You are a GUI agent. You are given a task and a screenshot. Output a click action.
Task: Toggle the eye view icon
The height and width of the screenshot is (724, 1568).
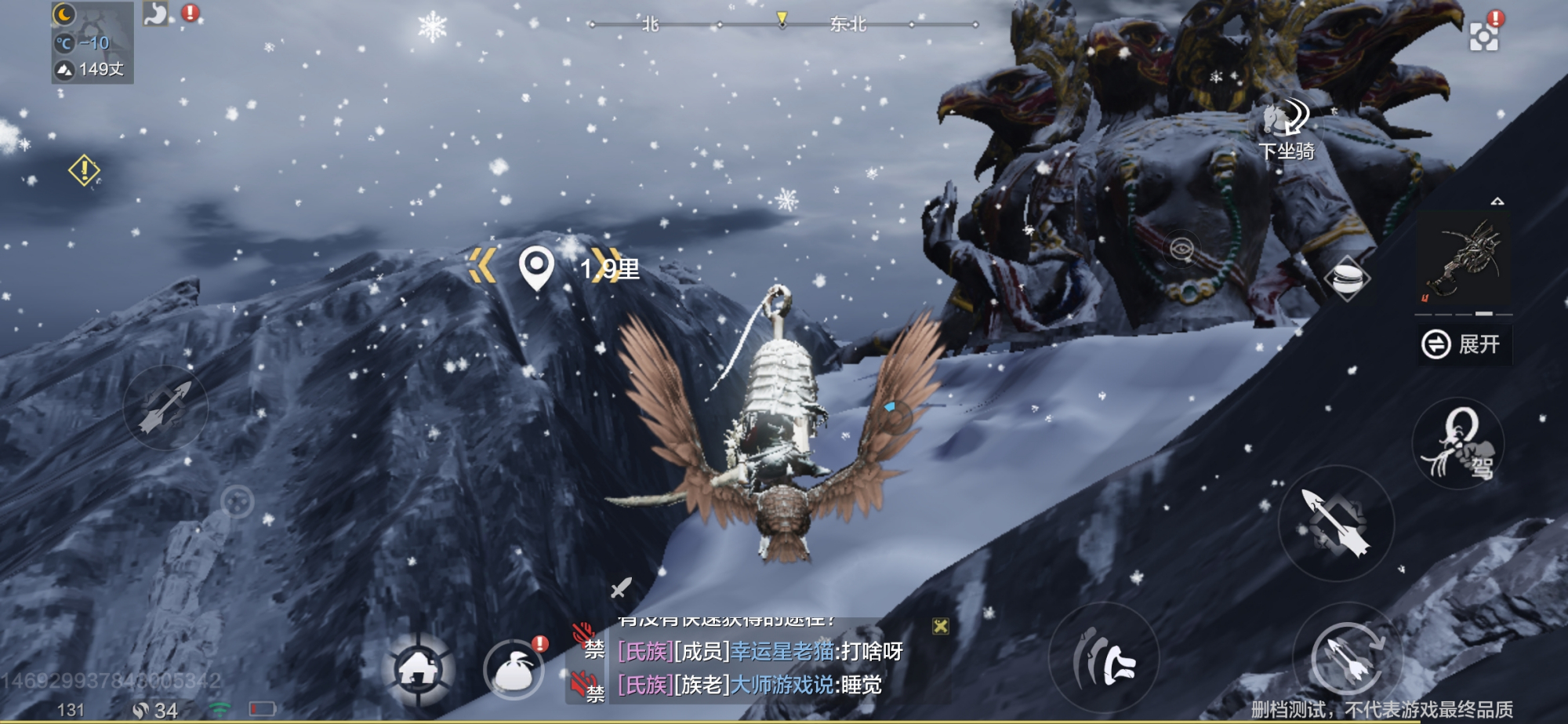pyautogui.click(x=1181, y=249)
